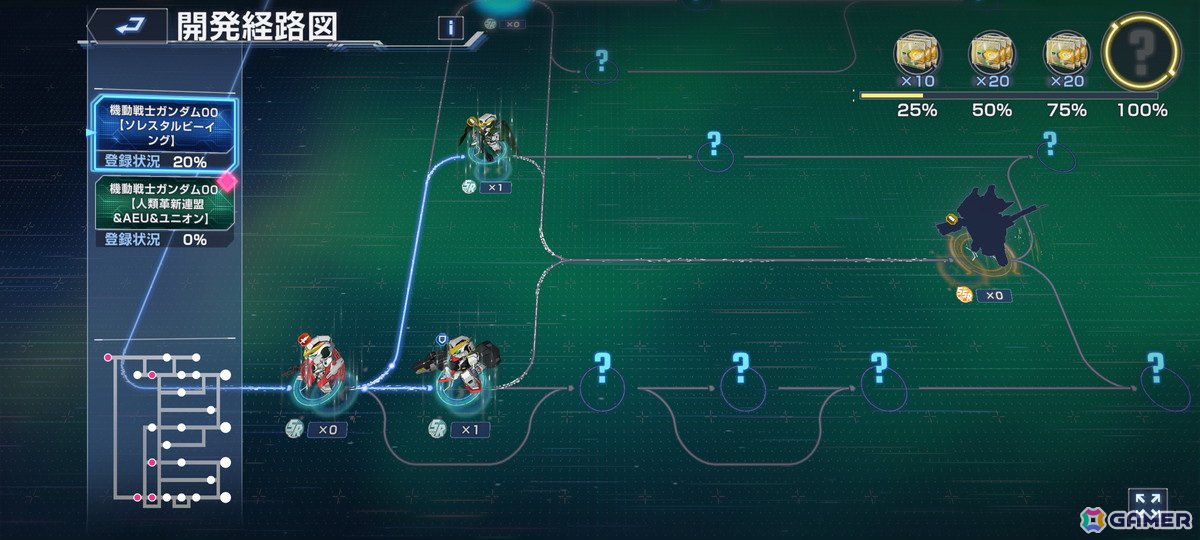Open the route overview minimap
This screenshot has height=540, width=1200.
pyautogui.click(x=167, y=426)
